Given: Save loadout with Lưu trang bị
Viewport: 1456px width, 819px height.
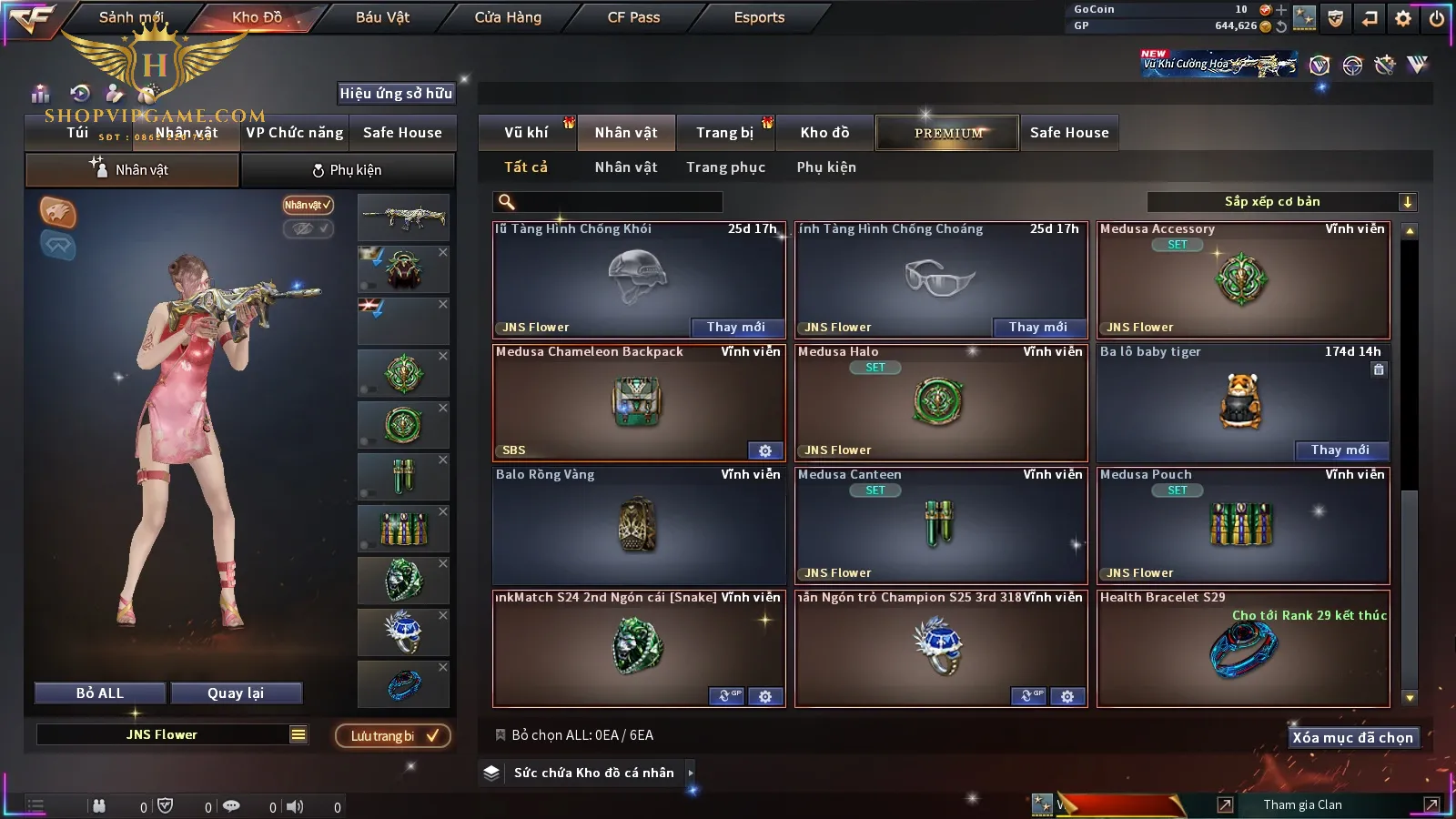Looking at the screenshot, I should [x=393, y=736].
